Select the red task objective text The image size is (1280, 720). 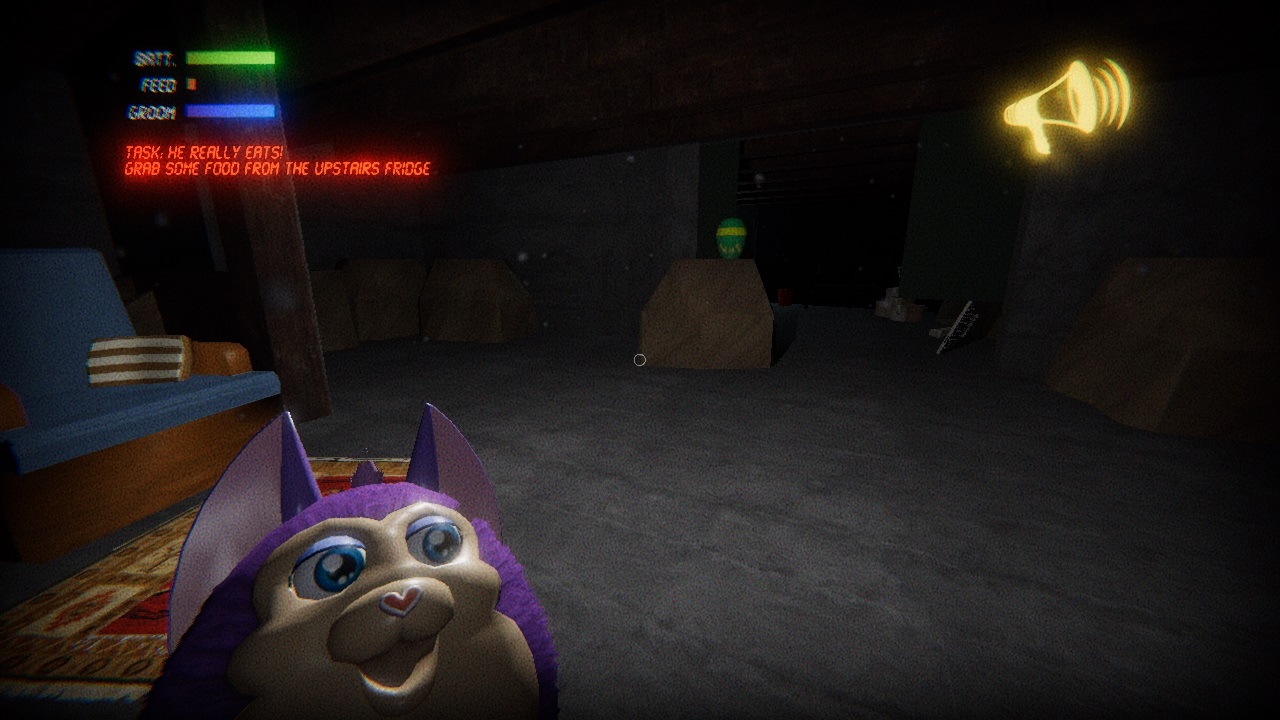tap(277, 161)
